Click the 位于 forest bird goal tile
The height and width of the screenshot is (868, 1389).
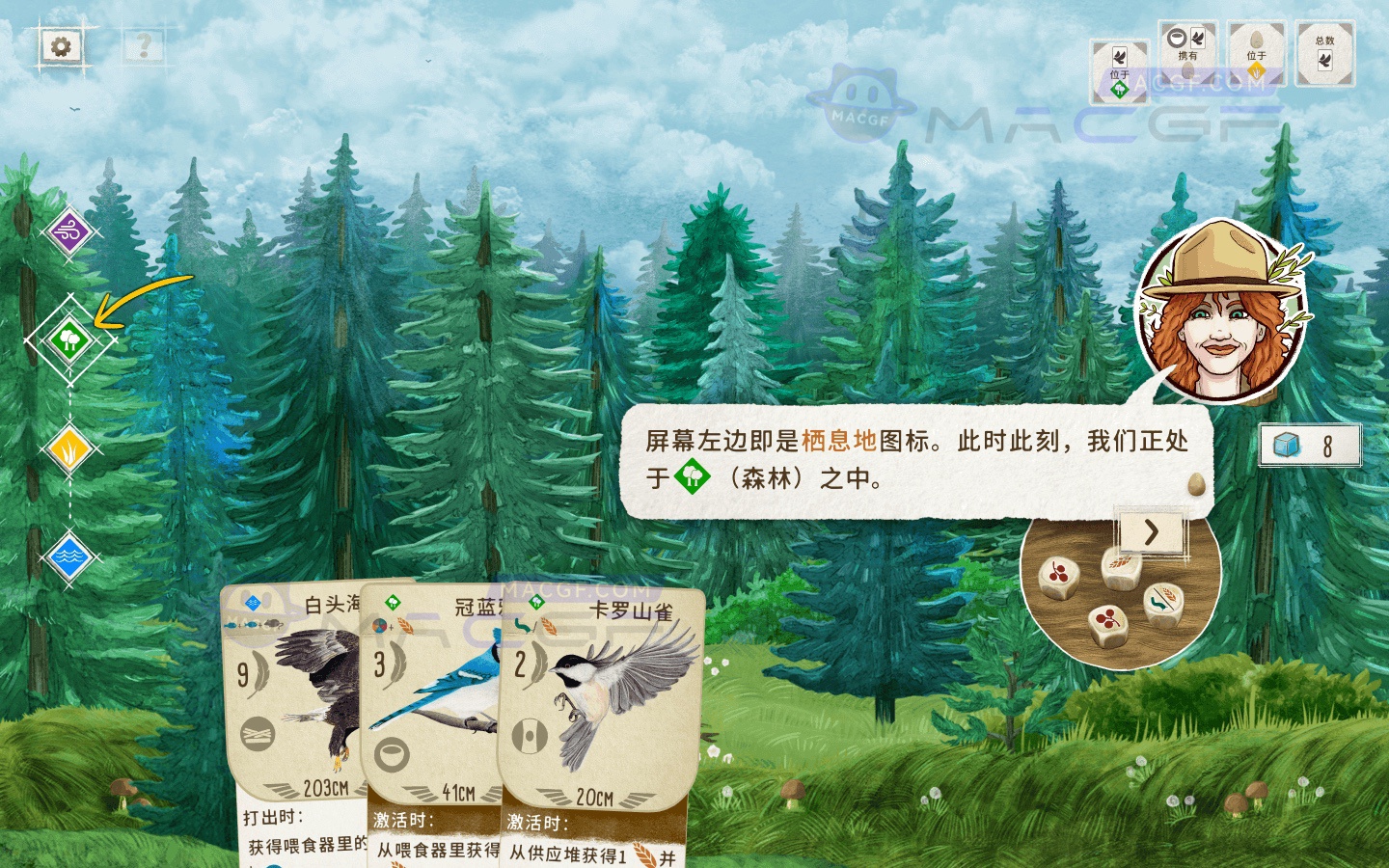point(1120,70)
